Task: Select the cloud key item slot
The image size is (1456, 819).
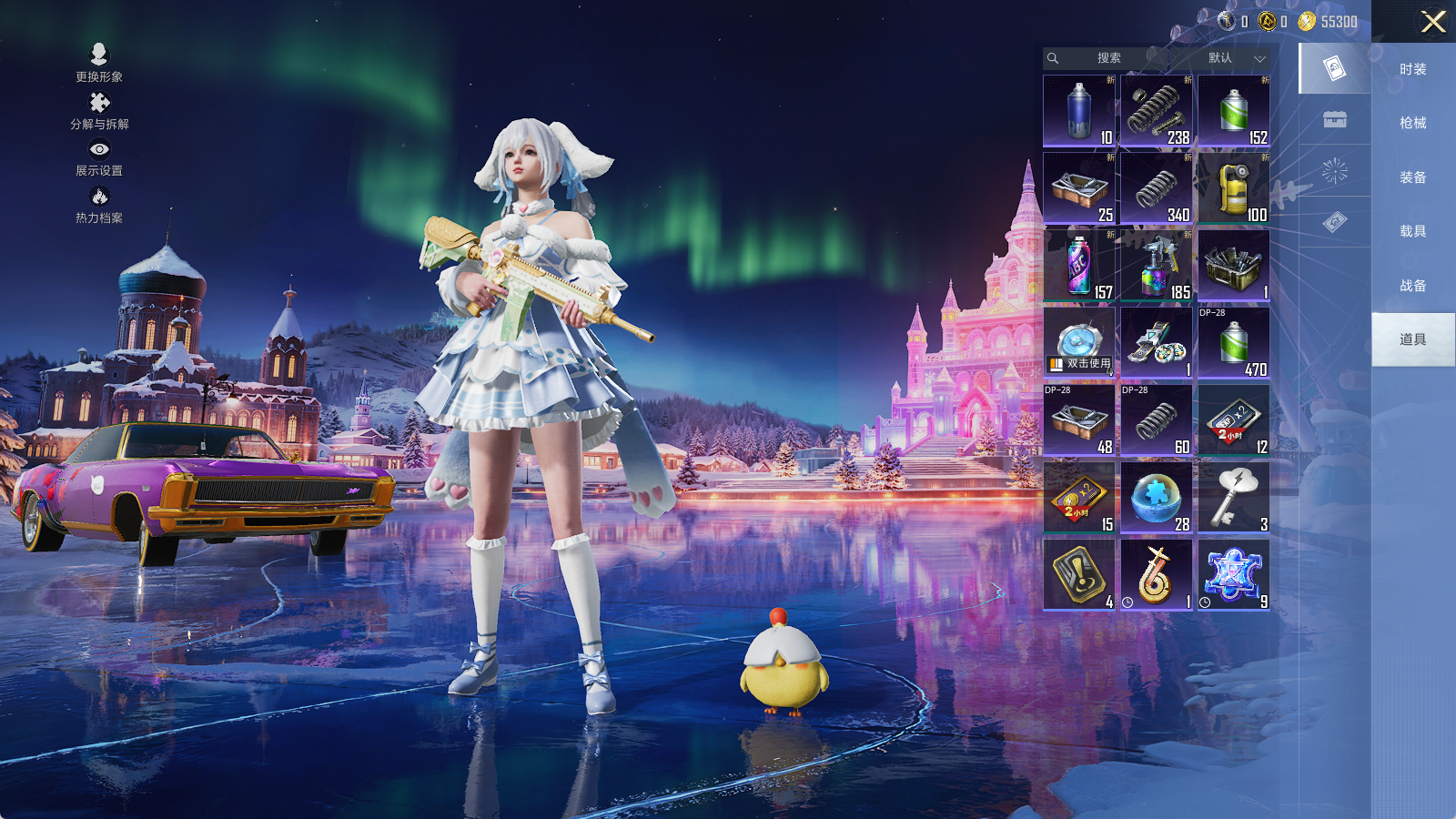Action: (x=1234, y=498)
